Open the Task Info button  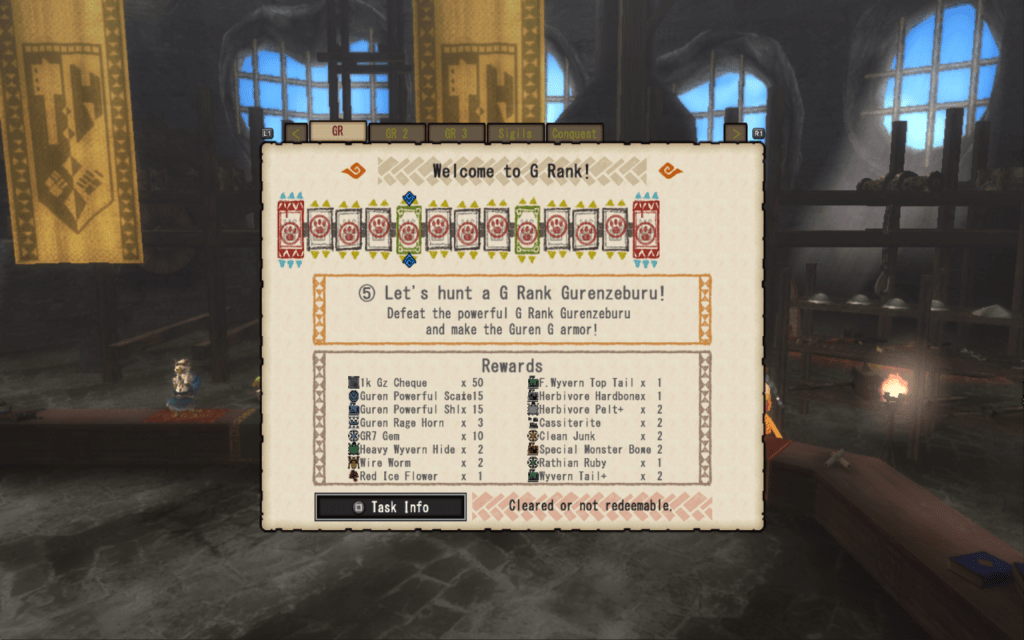pos(391,507)
